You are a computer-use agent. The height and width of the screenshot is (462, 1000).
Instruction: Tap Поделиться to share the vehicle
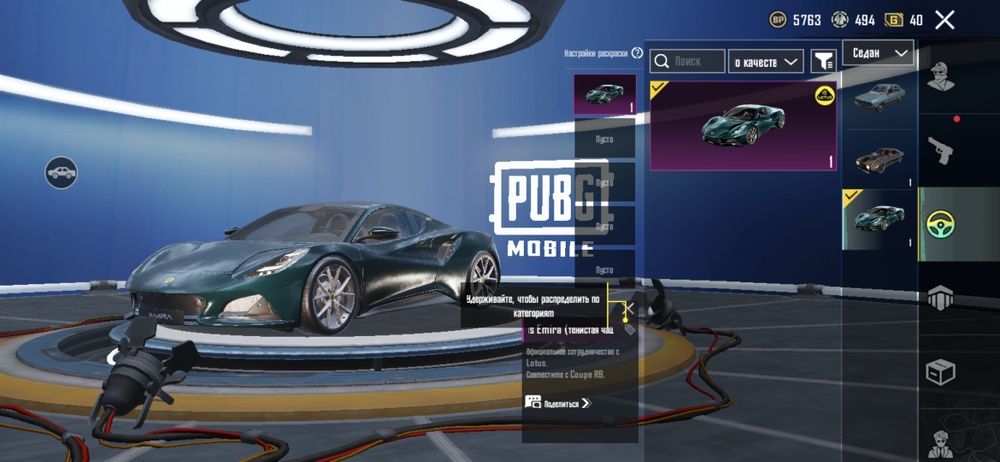[x=558, y=403]
